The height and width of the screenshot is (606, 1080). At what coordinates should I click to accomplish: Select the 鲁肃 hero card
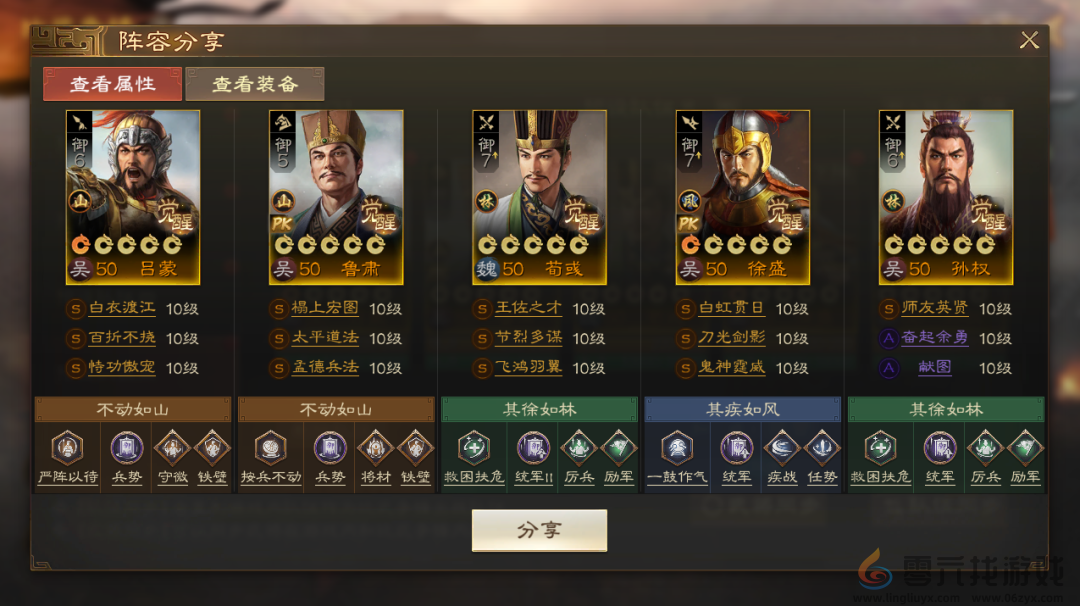pyautogui.click(x=336, y=197)
